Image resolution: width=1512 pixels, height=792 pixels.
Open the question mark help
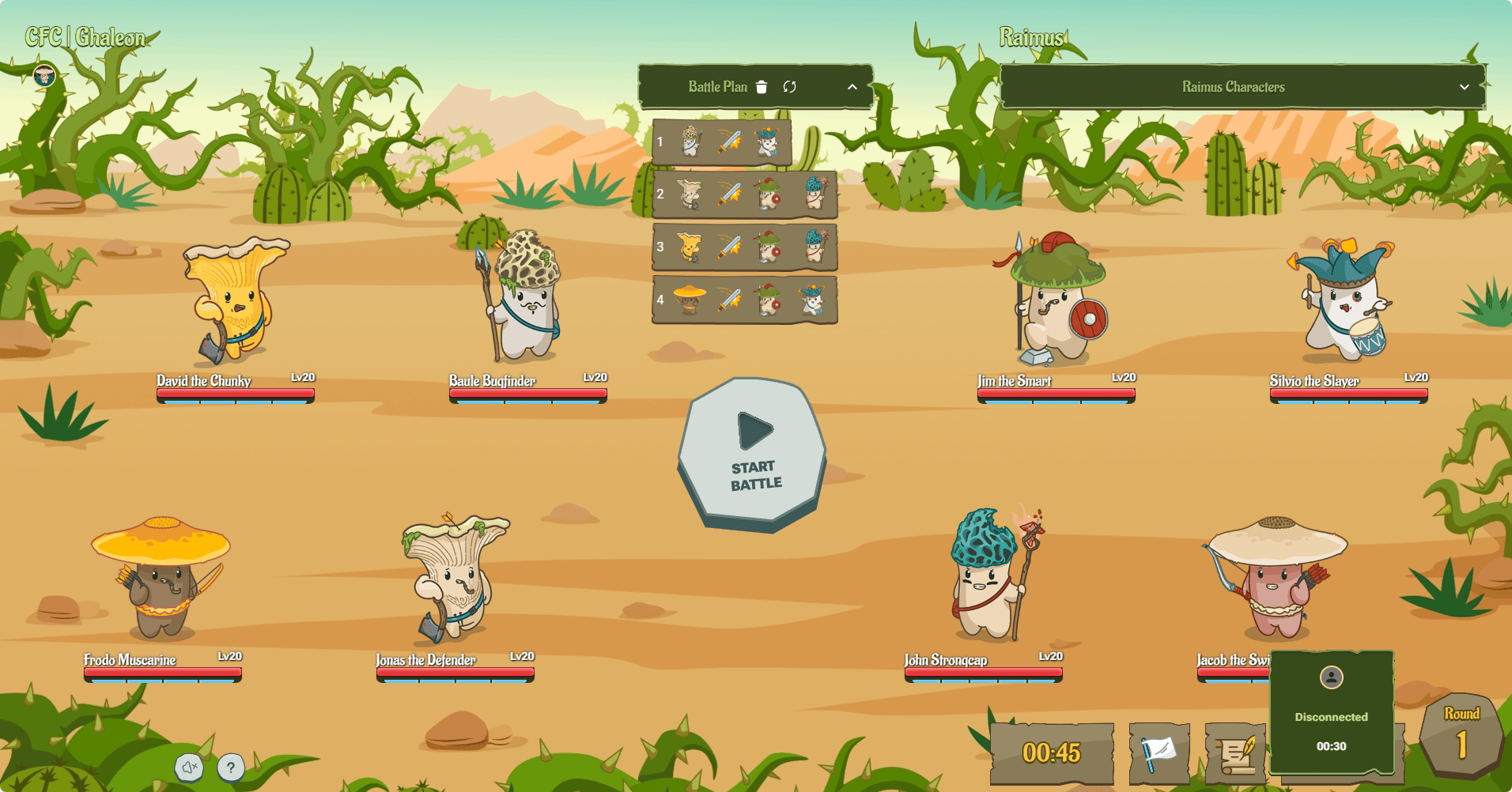[x=230, y=767]
